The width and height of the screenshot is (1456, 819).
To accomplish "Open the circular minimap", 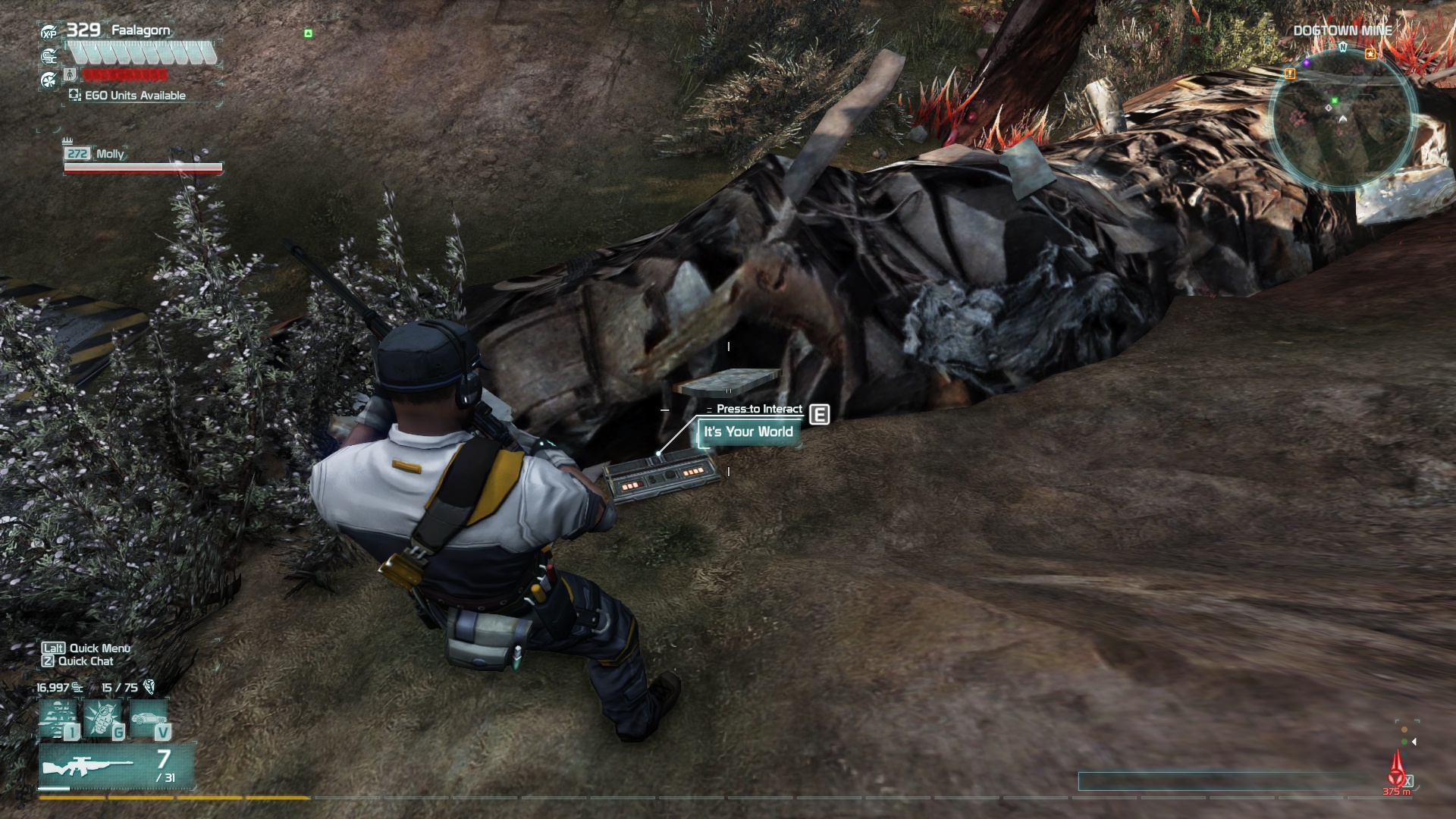I will point(1342,121).
